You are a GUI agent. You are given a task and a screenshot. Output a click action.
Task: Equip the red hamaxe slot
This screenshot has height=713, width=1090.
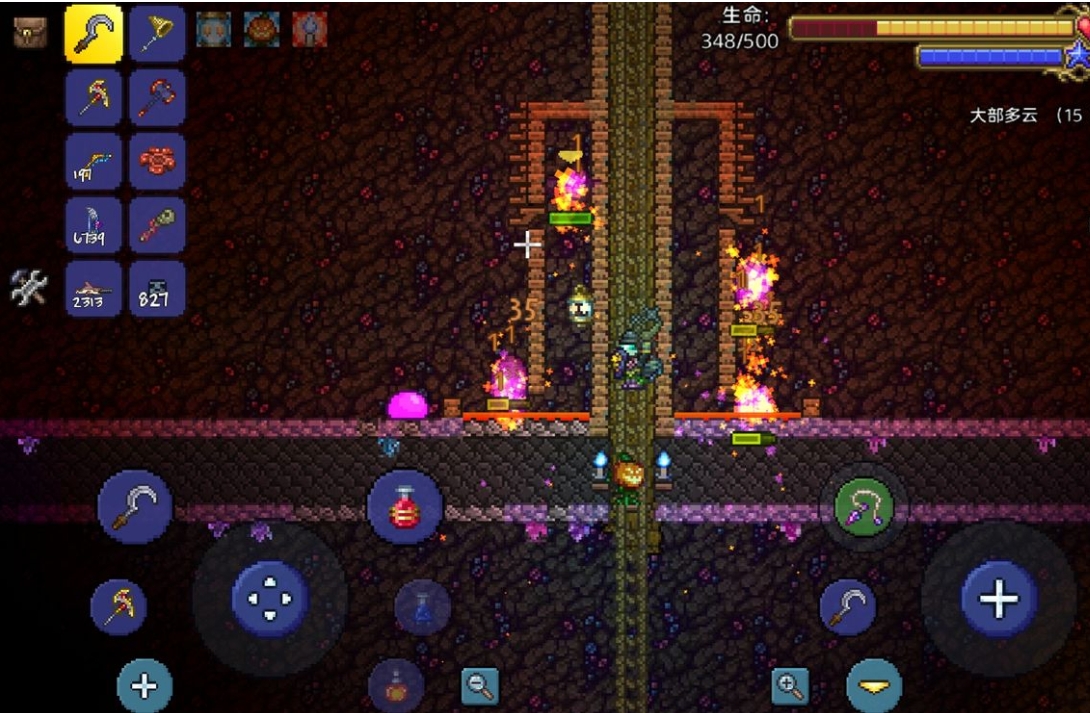(156, 97)
